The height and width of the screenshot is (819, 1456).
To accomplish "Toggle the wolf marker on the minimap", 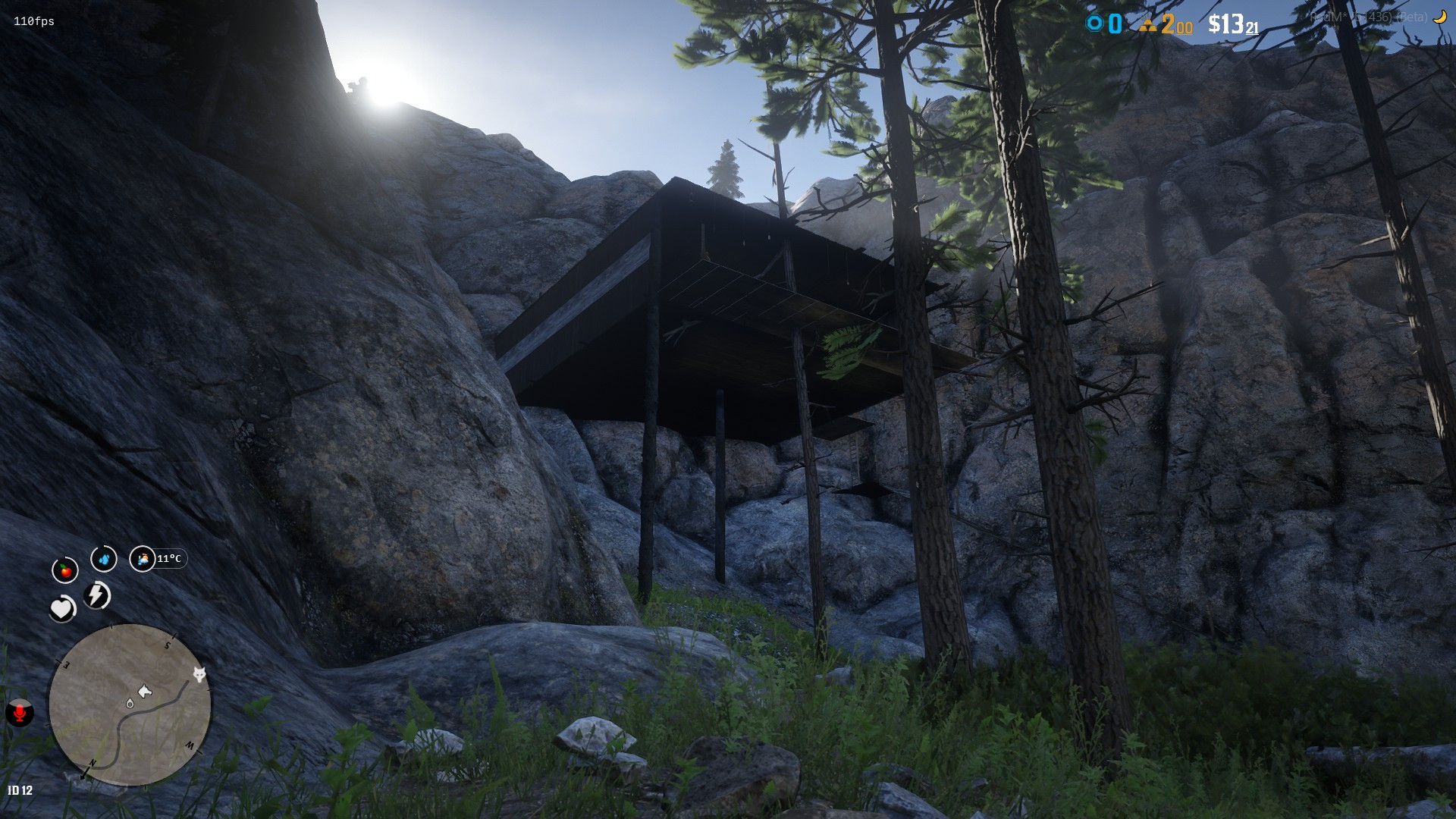I will pos(199,673).
